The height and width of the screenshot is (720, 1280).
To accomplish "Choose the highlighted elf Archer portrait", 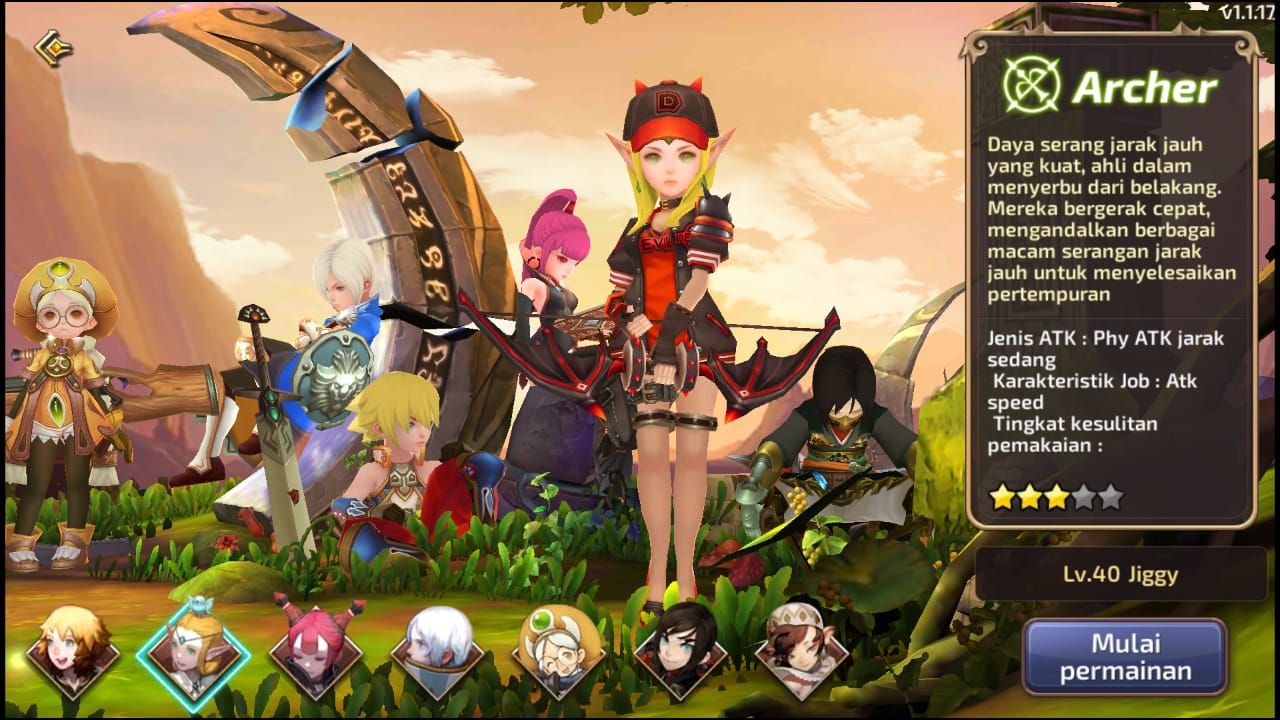I will [193, 653].
